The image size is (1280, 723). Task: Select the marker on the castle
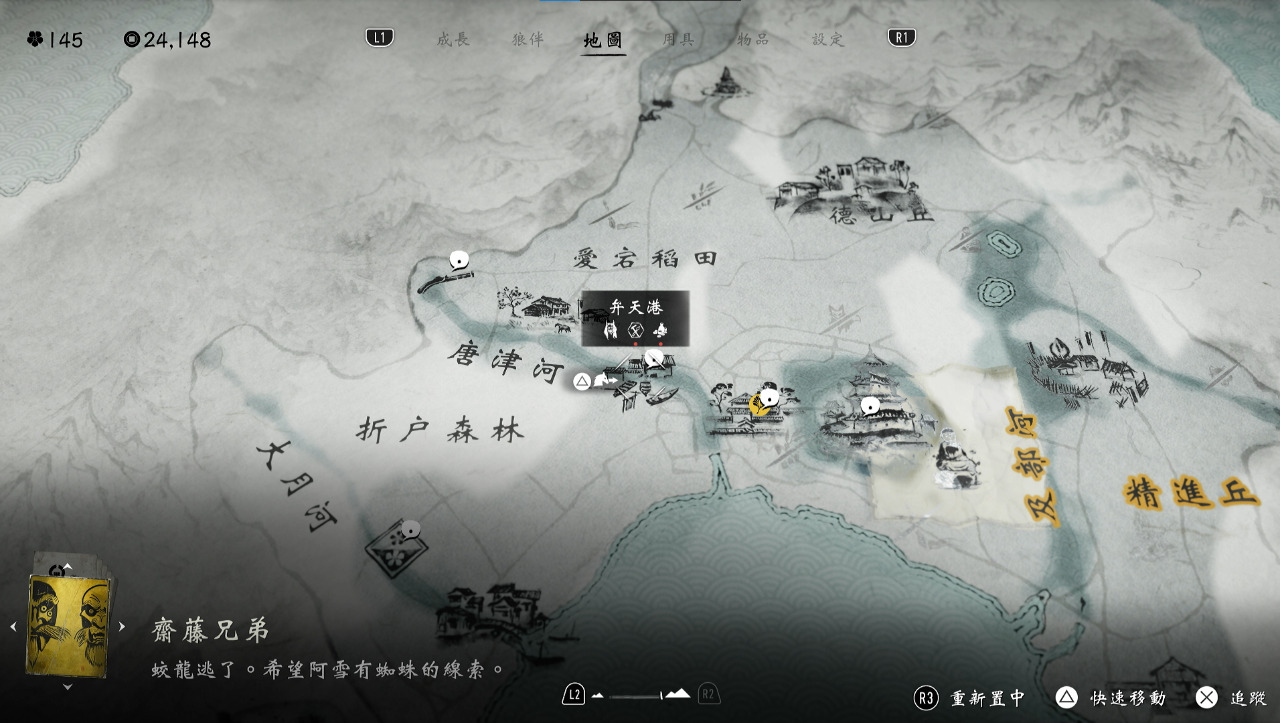870,405
